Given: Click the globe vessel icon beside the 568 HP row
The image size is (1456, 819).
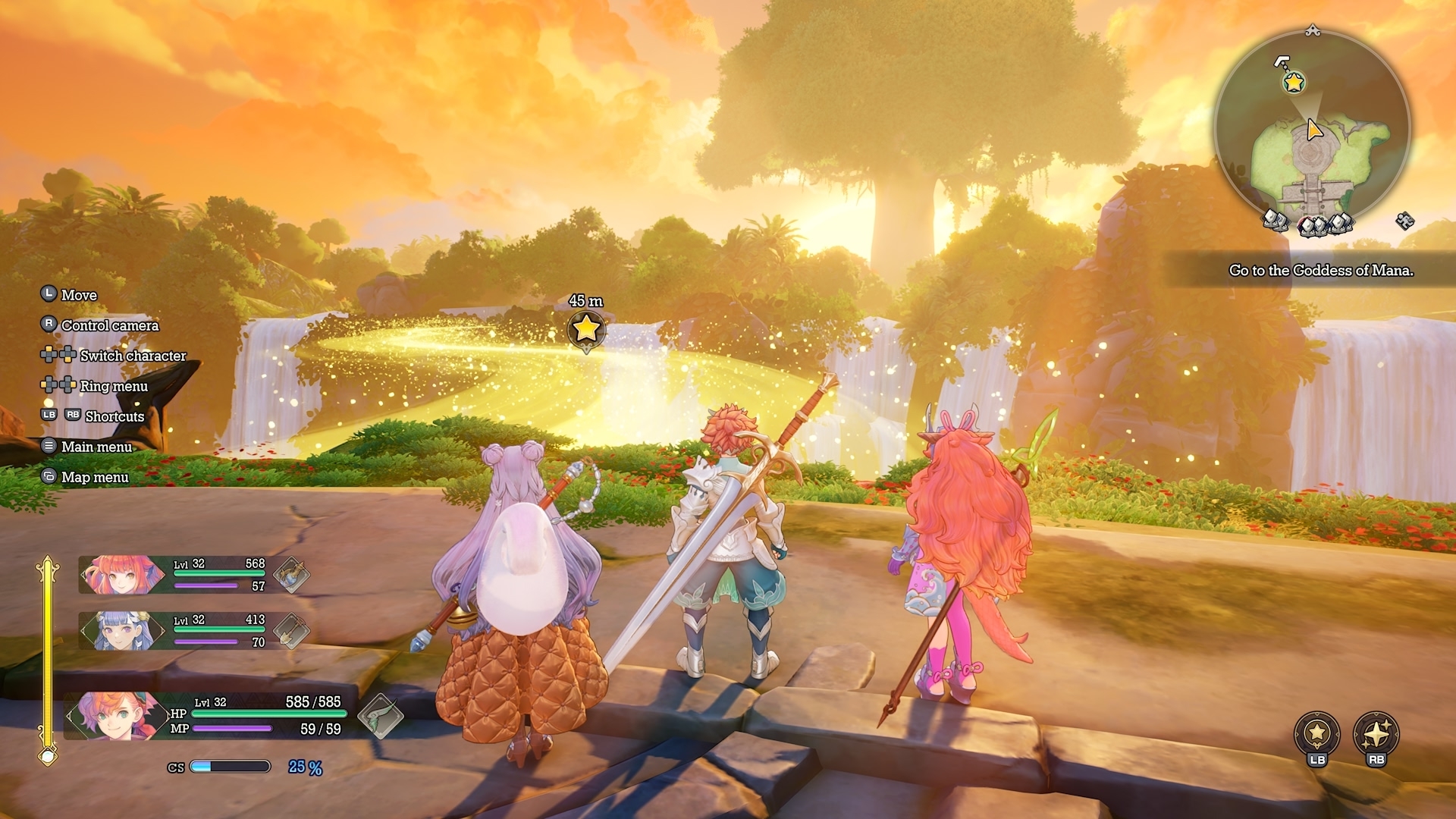Looking at the screenshot, I should tap(291, 575).
